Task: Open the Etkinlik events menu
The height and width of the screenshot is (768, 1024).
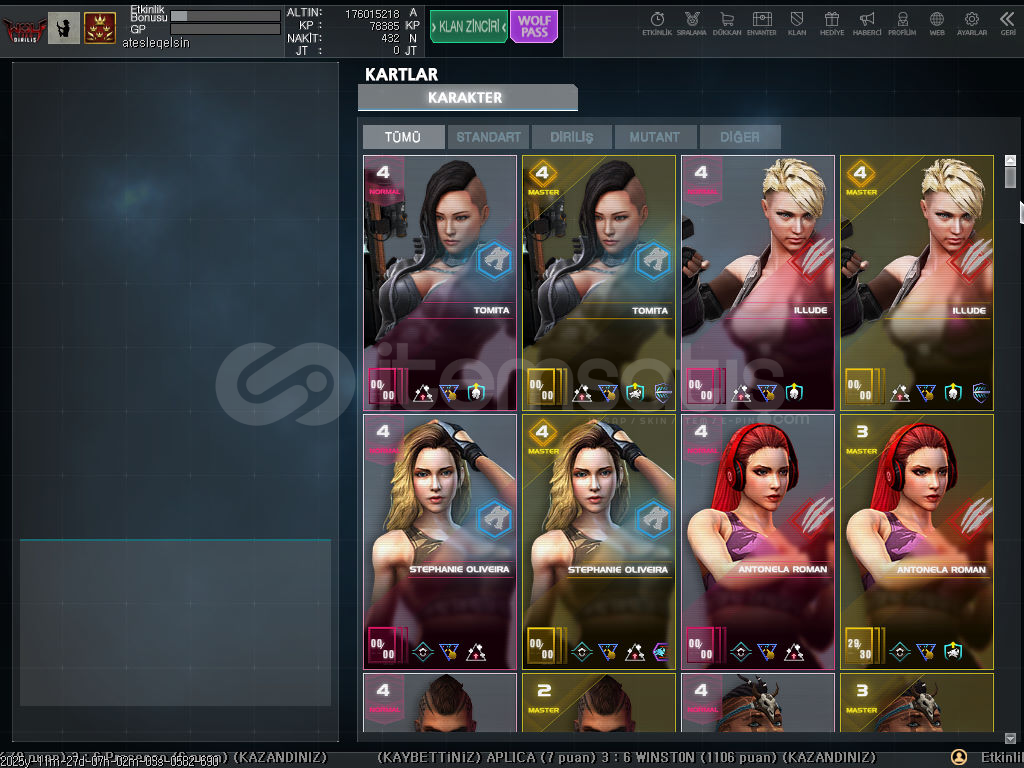Action: tap(657, 24)
